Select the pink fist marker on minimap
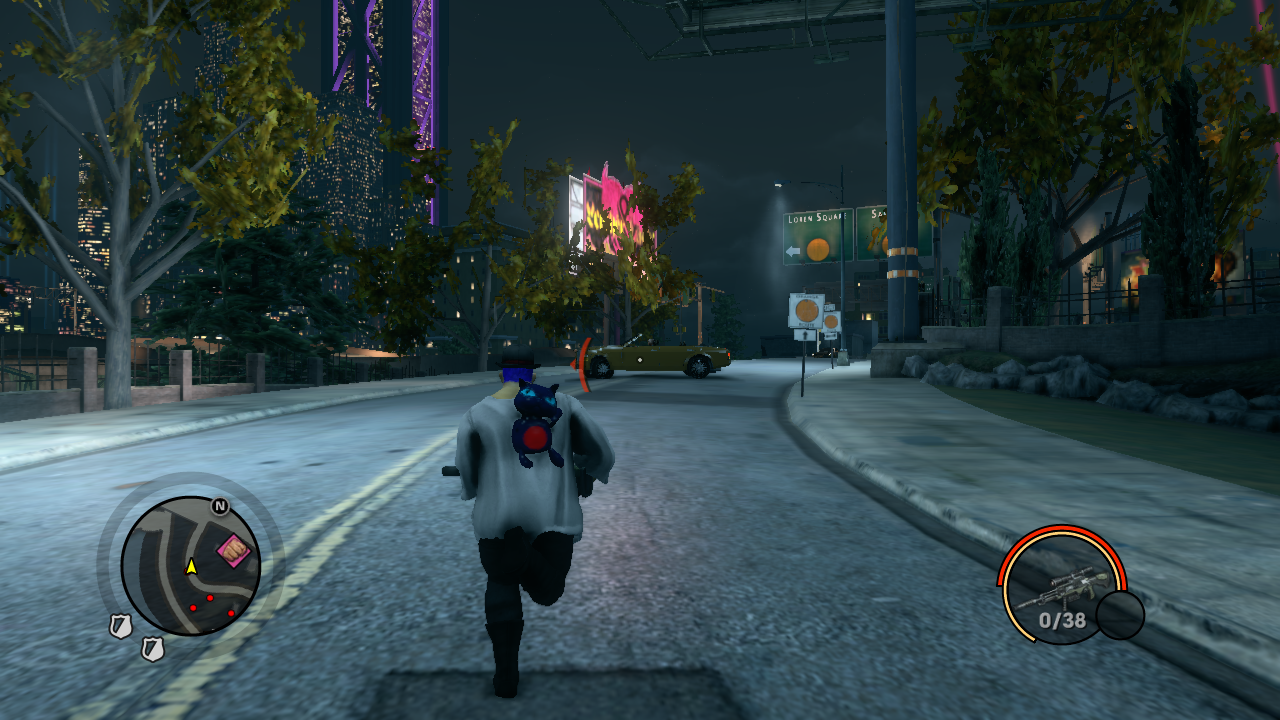Viewport: 1280px width, 720px height. click(x=235, y=549)
